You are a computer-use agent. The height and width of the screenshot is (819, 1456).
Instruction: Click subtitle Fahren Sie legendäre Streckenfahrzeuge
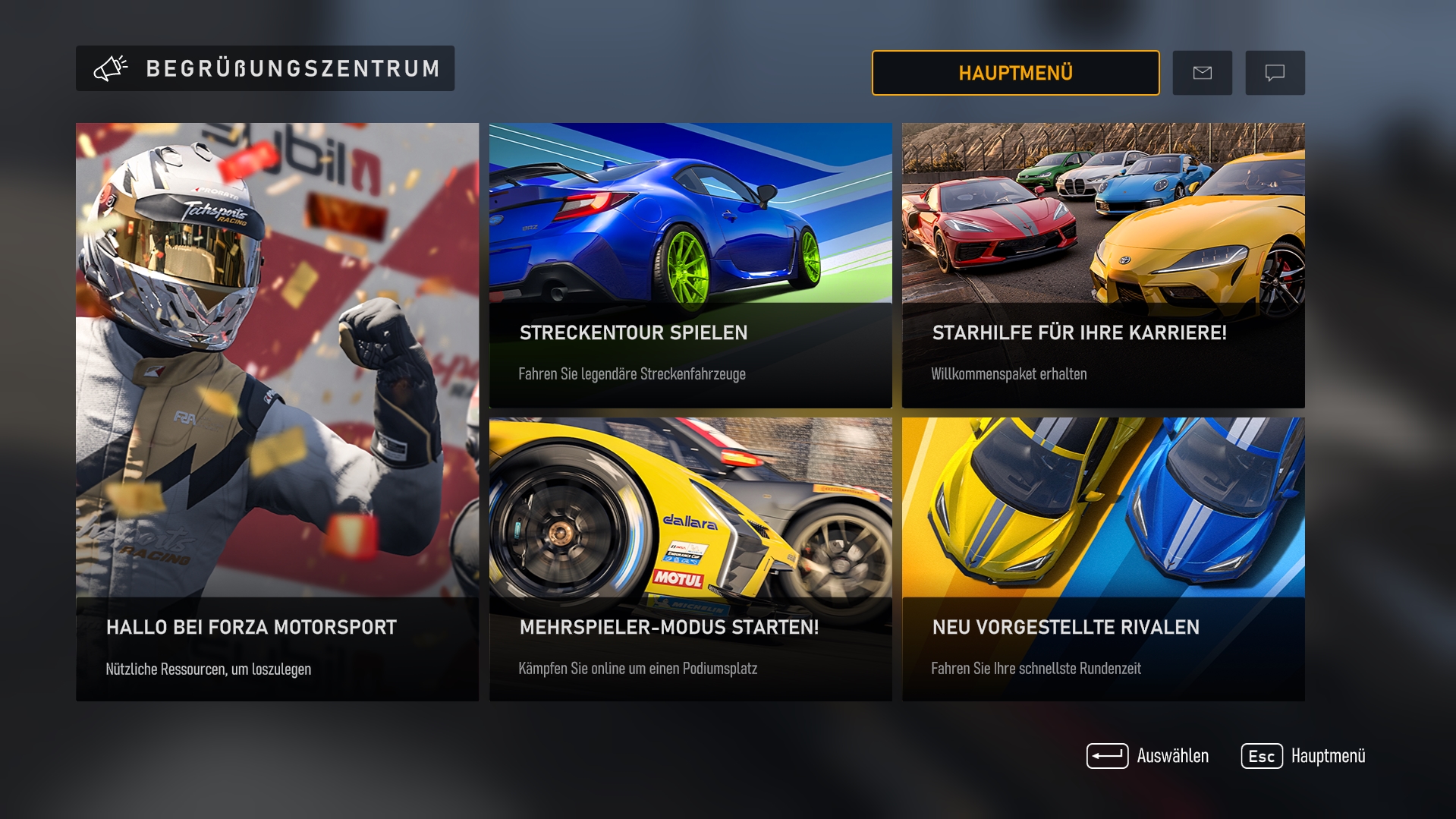[x=632, y=373]
